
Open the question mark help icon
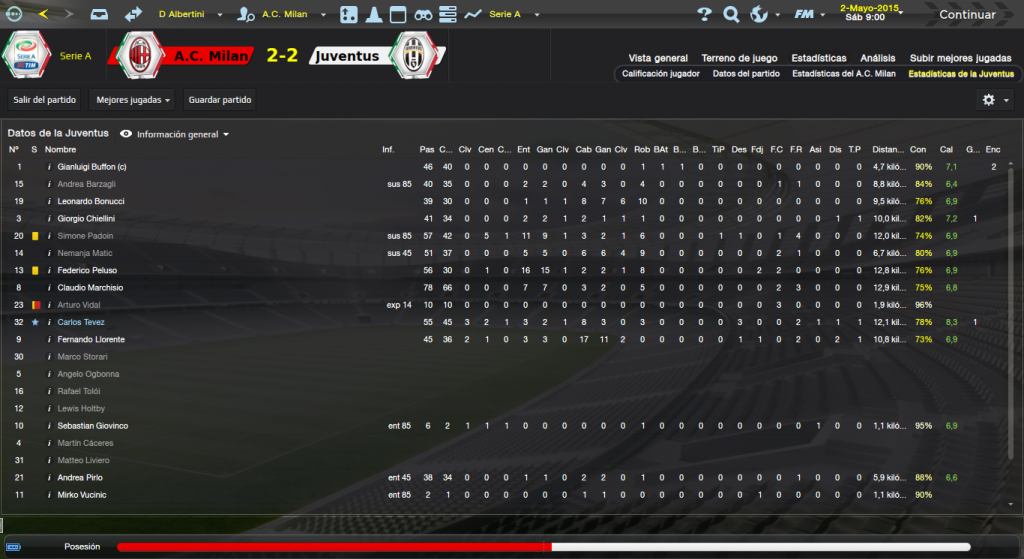coord(704,15)
